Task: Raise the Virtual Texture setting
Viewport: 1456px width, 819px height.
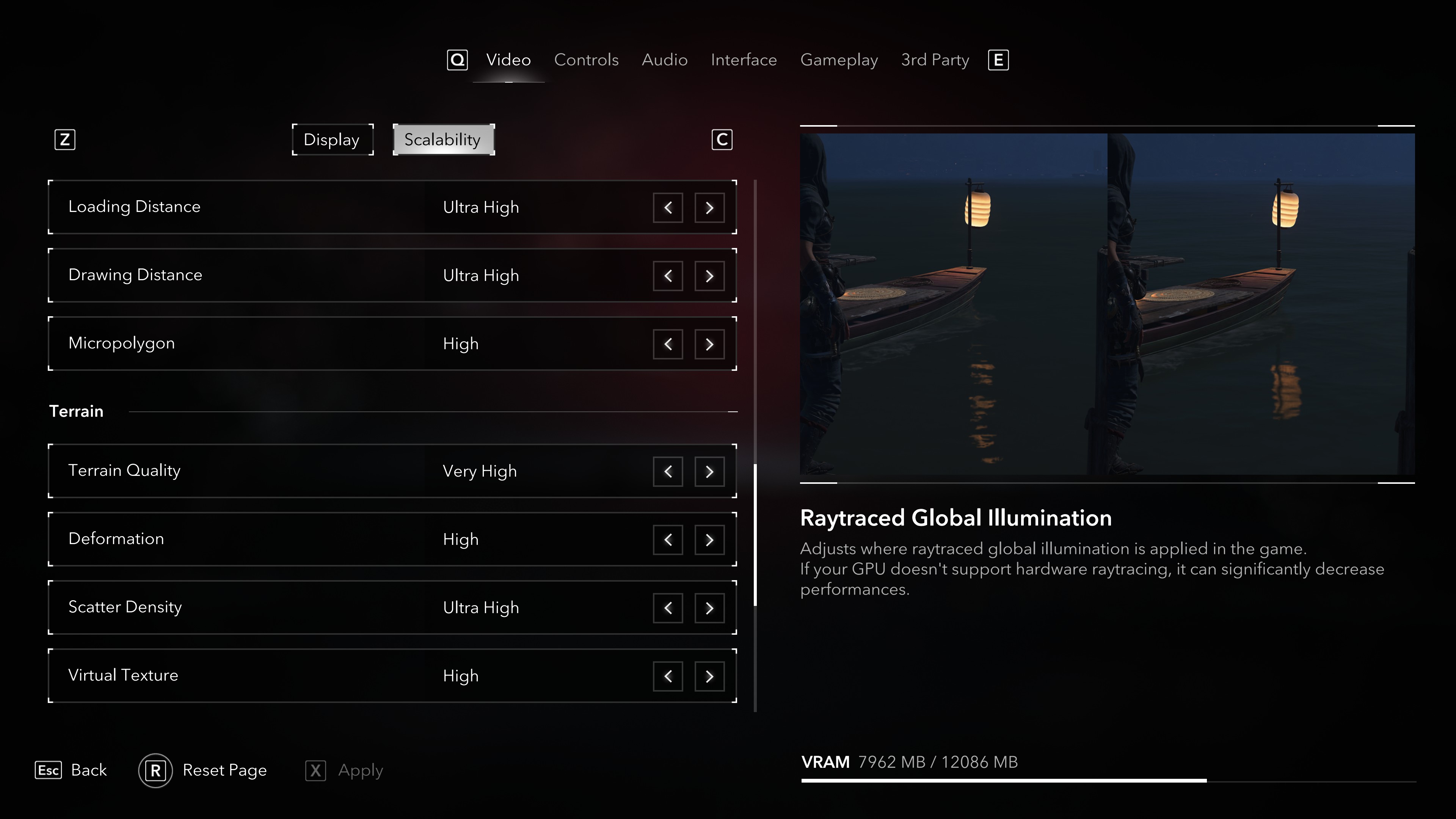Action: (x=709, y=676)
